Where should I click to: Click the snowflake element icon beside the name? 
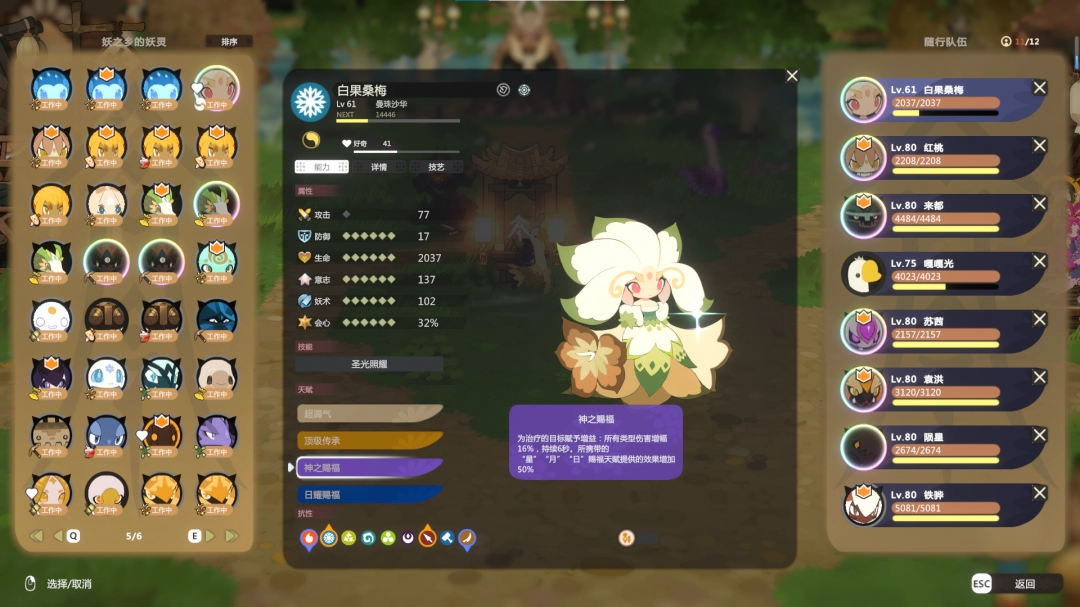point(310,101)
